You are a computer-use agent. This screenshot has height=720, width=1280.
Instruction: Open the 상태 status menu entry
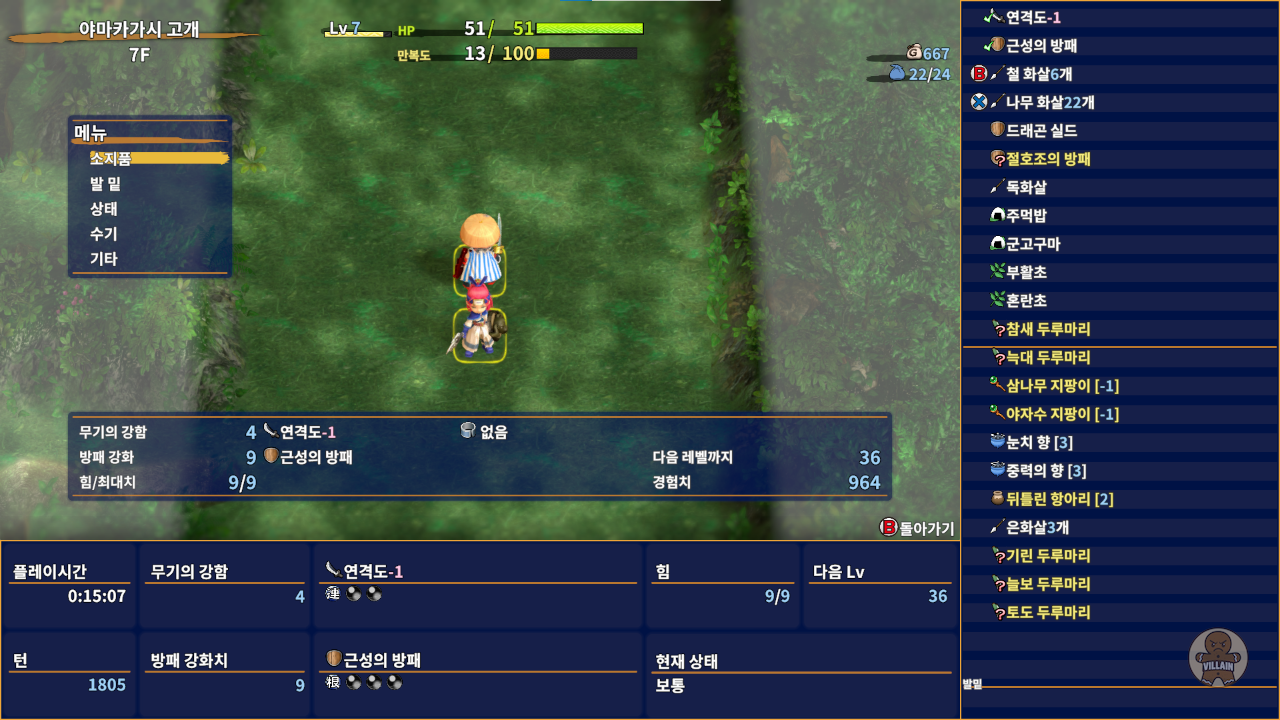tap(104, 209)
